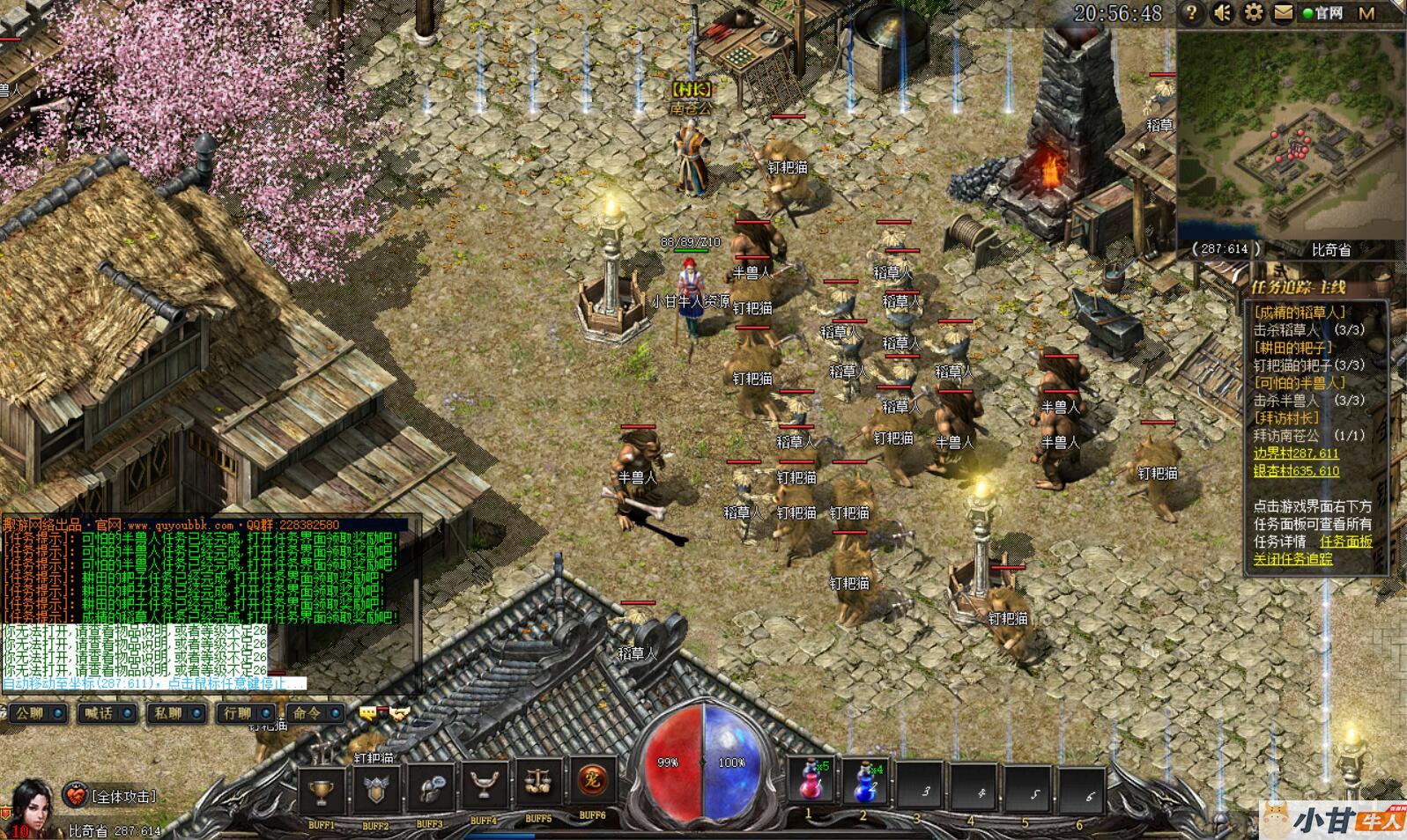This screenshot has height=840, width=1407.
Task: Open the trophy icon above BUFF1
Action: point(322,791)
